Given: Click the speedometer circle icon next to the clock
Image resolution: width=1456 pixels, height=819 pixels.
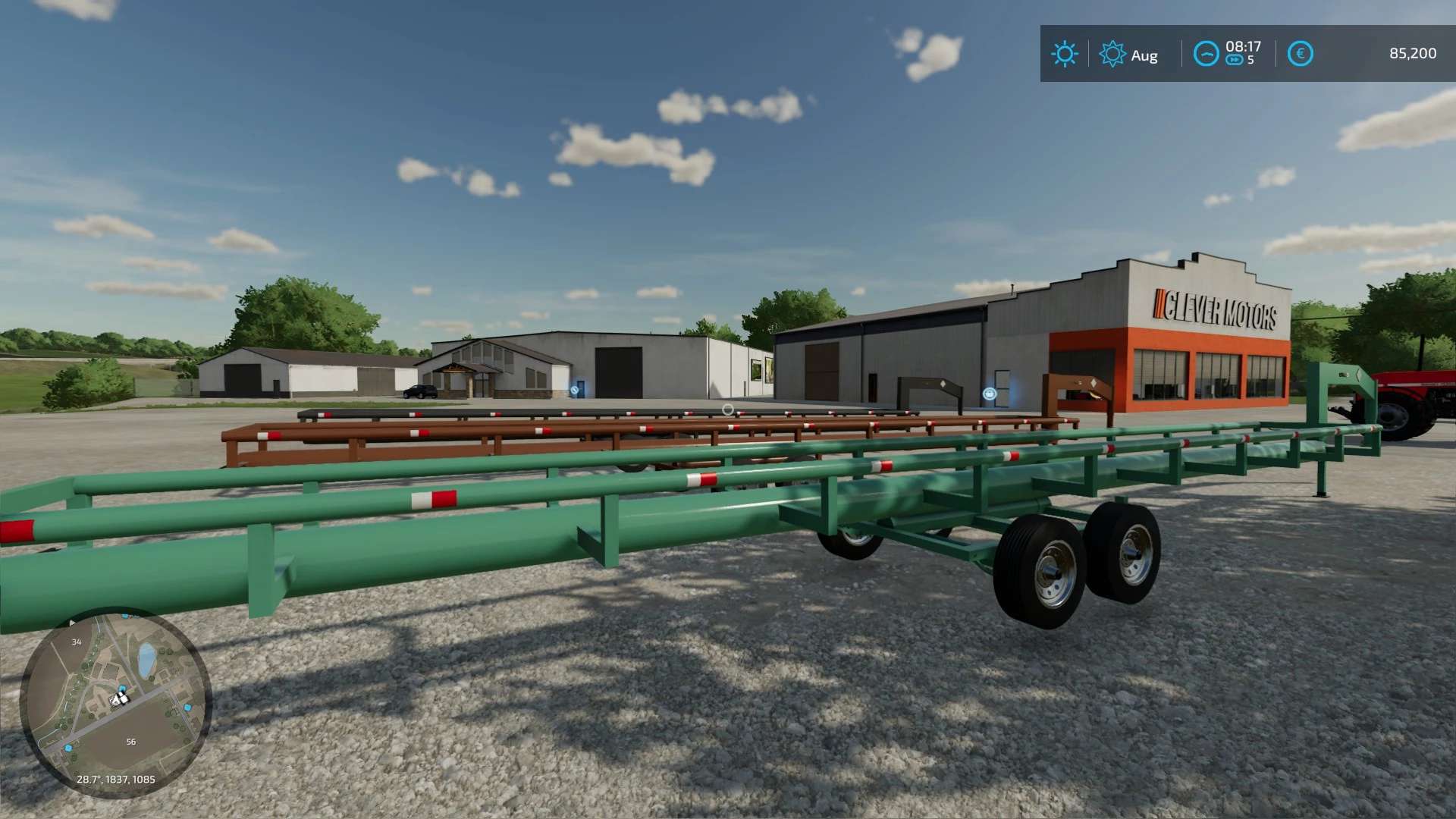Looking at the screenshot, I should point(1207,53).
